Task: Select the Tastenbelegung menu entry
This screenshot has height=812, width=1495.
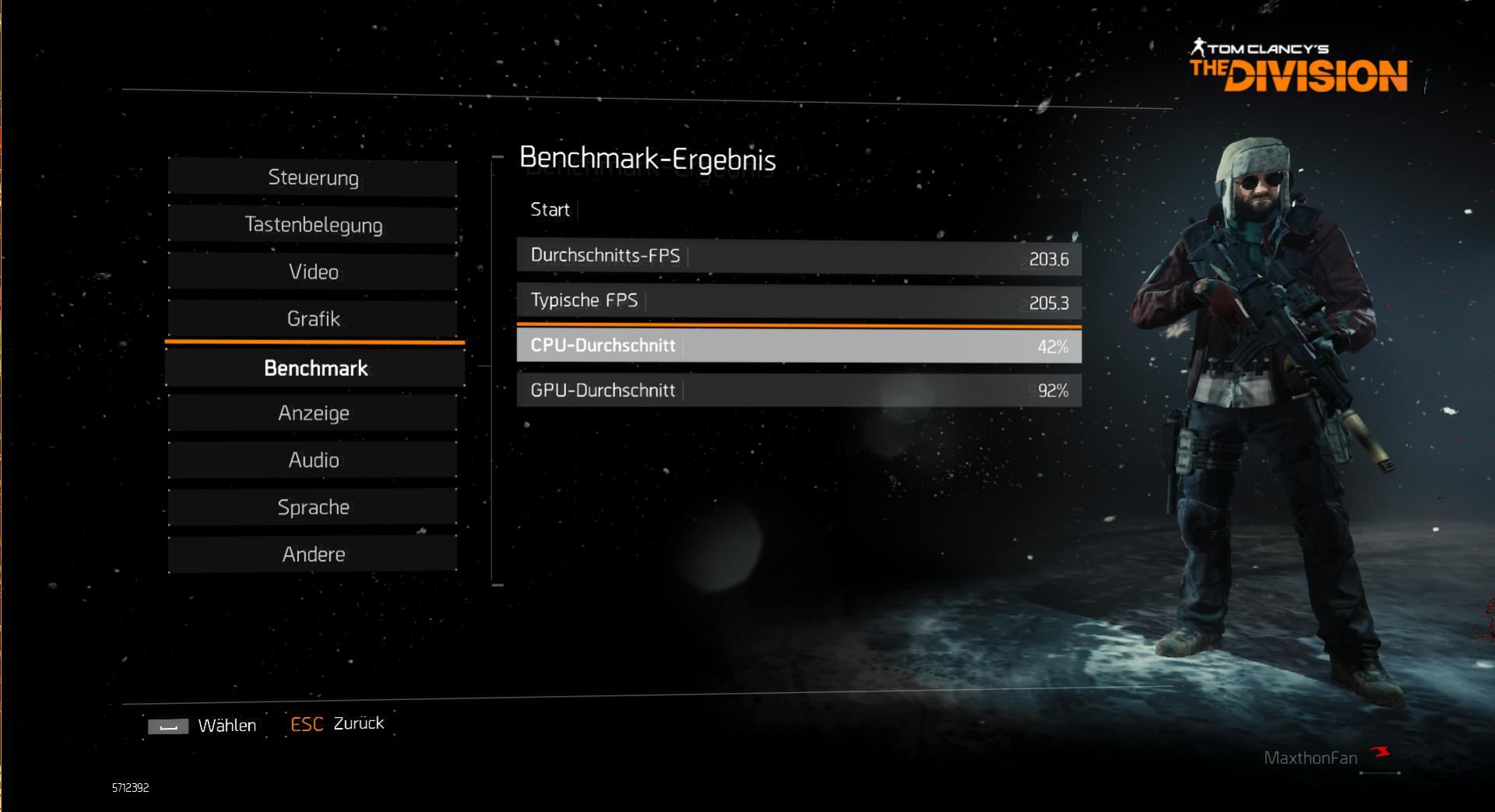Action: 313,225
